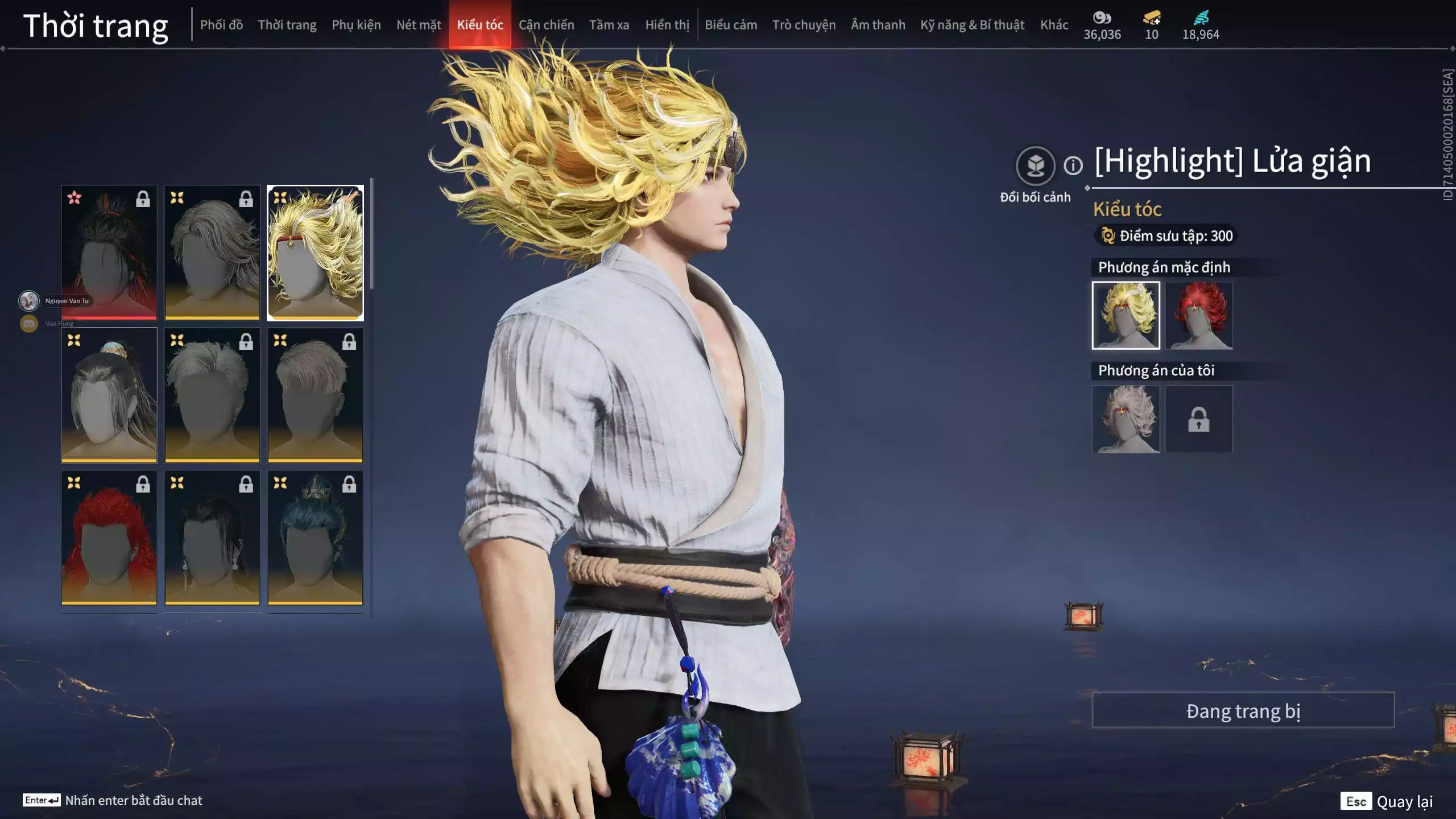Show the Kỹ năng & Bí thuật tab
Viewport: 1456px width, 819px height.
972,25
